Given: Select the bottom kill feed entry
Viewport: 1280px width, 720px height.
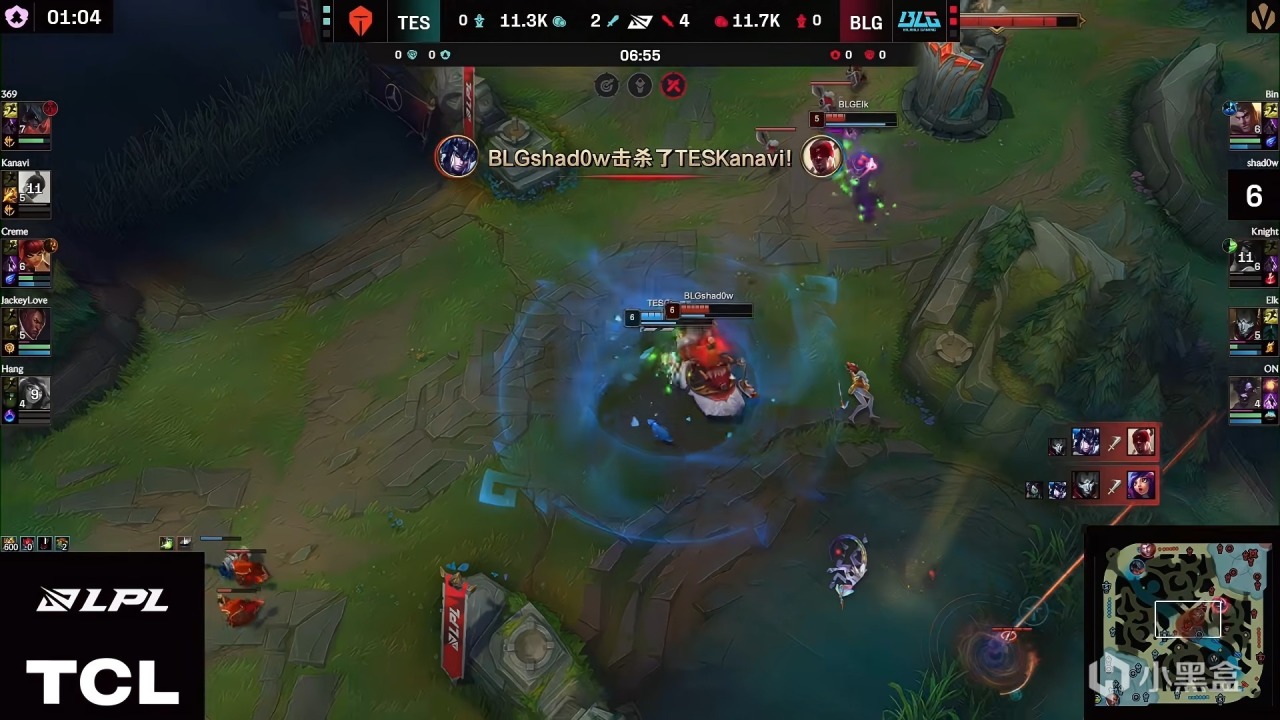Looking at the screenshot, I should pos(1100,486).
